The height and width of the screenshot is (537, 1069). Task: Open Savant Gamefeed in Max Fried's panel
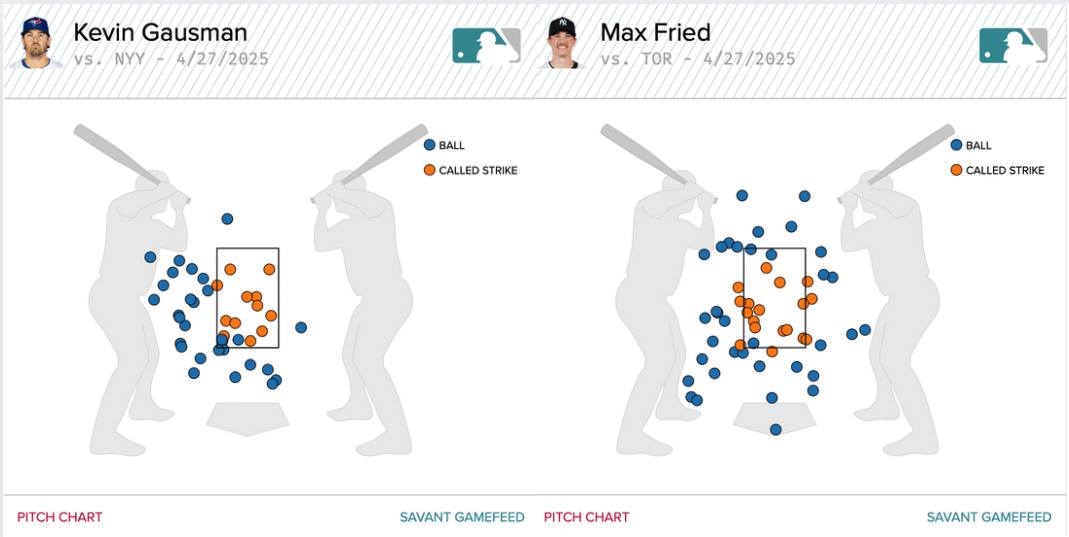[x=989, y=517]
